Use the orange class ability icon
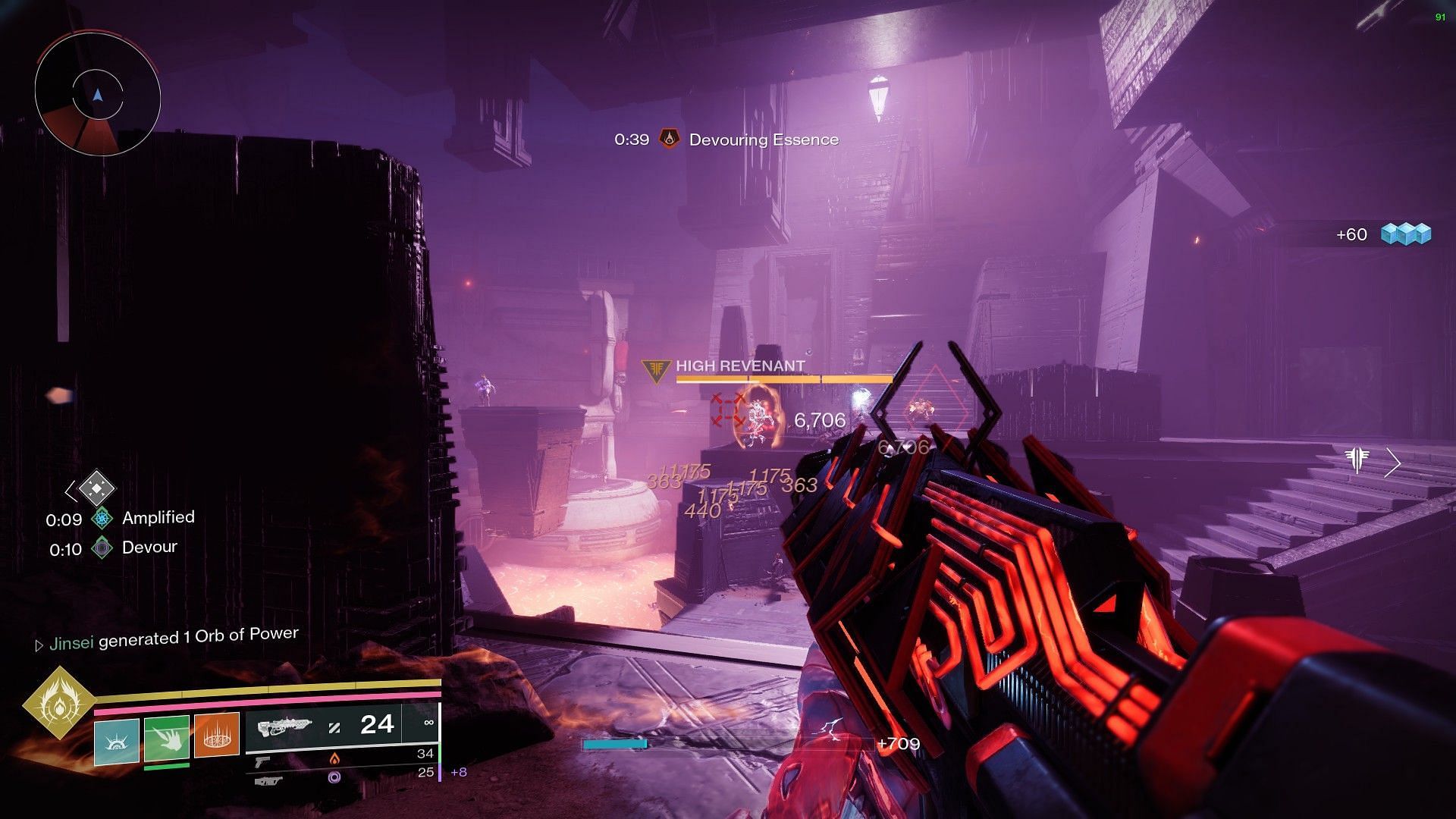The width and height of the screenshot is (1456, 819). coord(216,736)
